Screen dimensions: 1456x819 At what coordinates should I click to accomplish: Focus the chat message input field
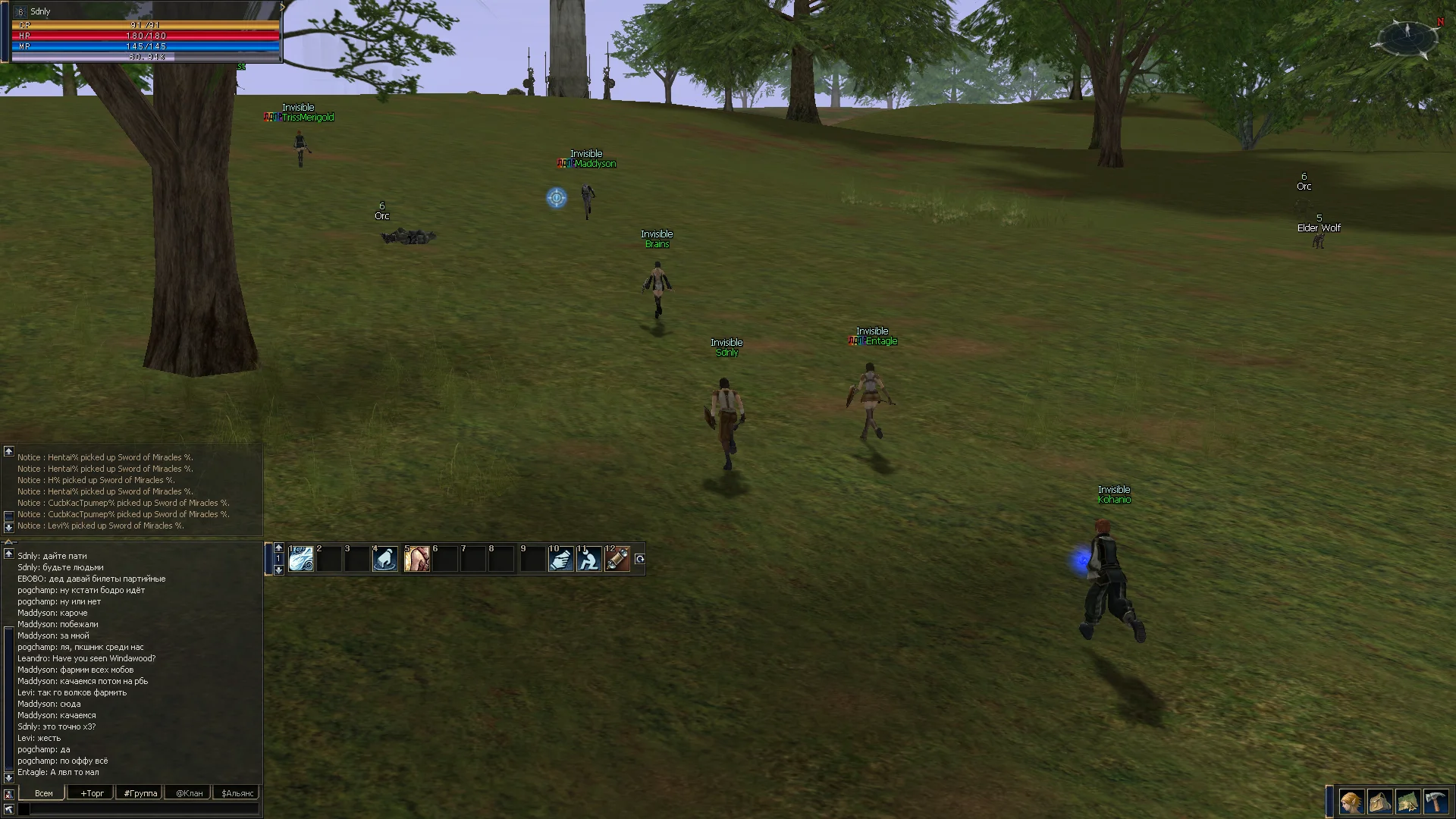tap(144, 810)
